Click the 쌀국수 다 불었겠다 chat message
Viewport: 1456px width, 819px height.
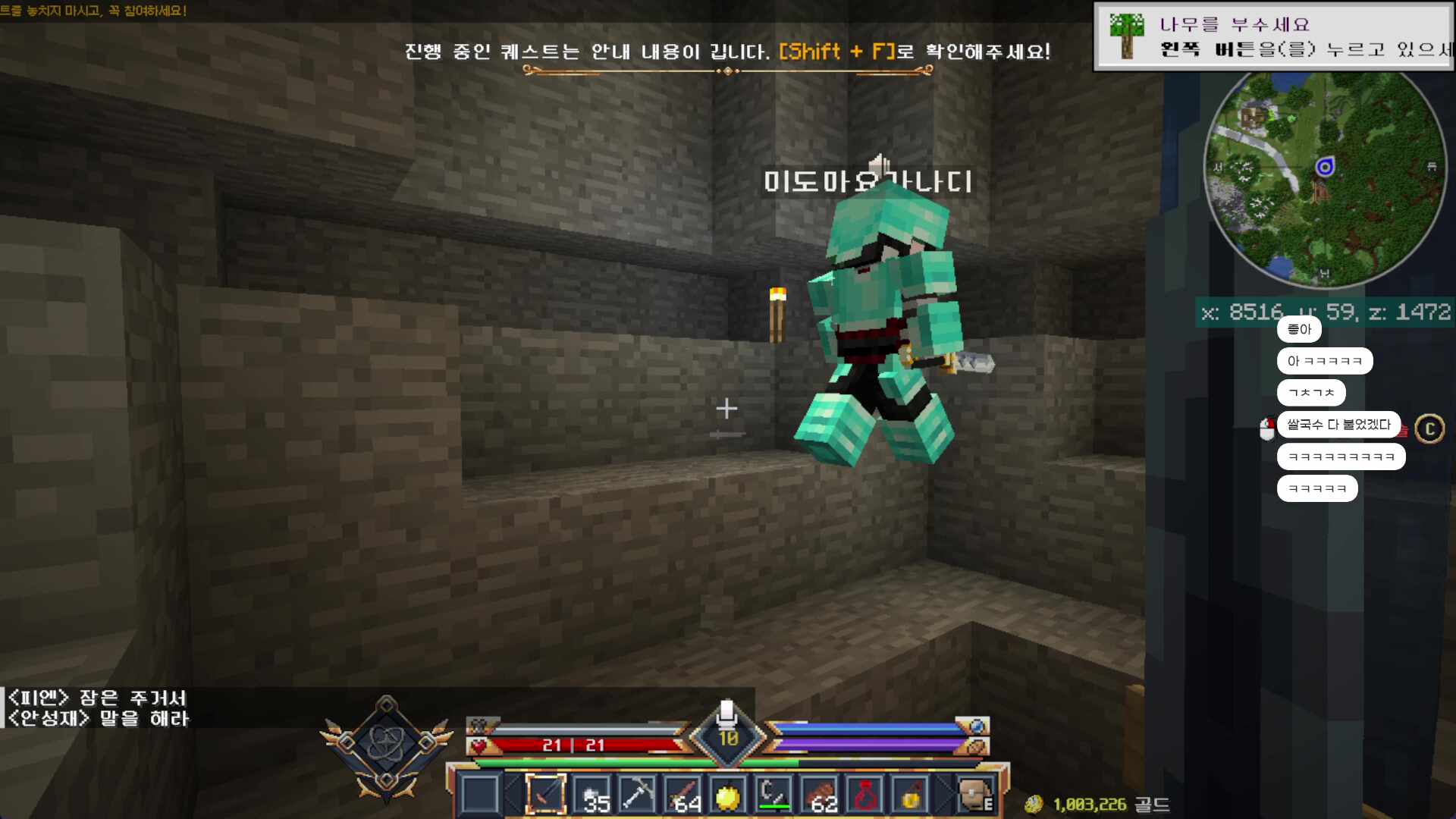pos(1338,425)
